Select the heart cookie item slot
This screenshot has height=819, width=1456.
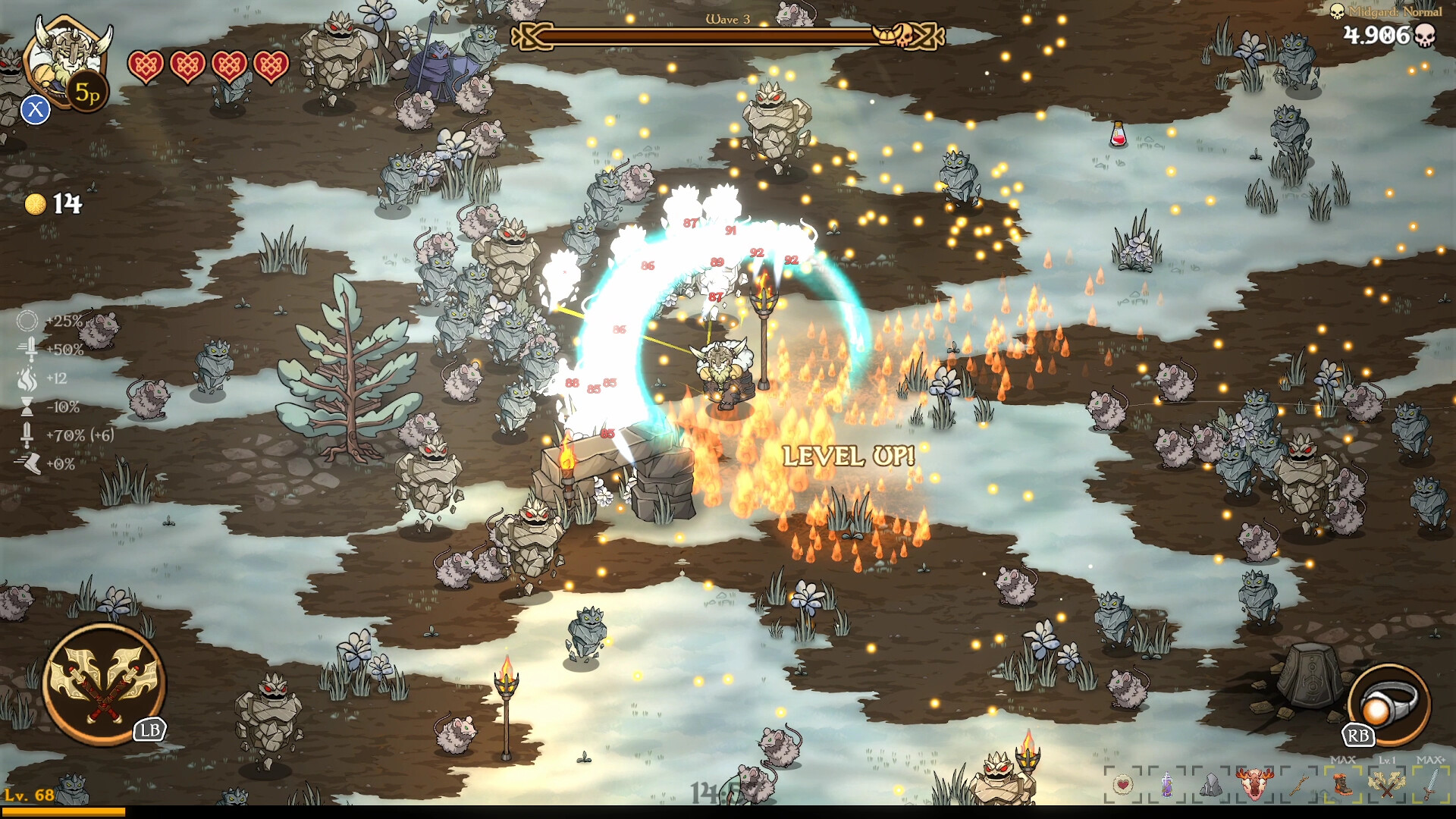[x=1123, y=783]
